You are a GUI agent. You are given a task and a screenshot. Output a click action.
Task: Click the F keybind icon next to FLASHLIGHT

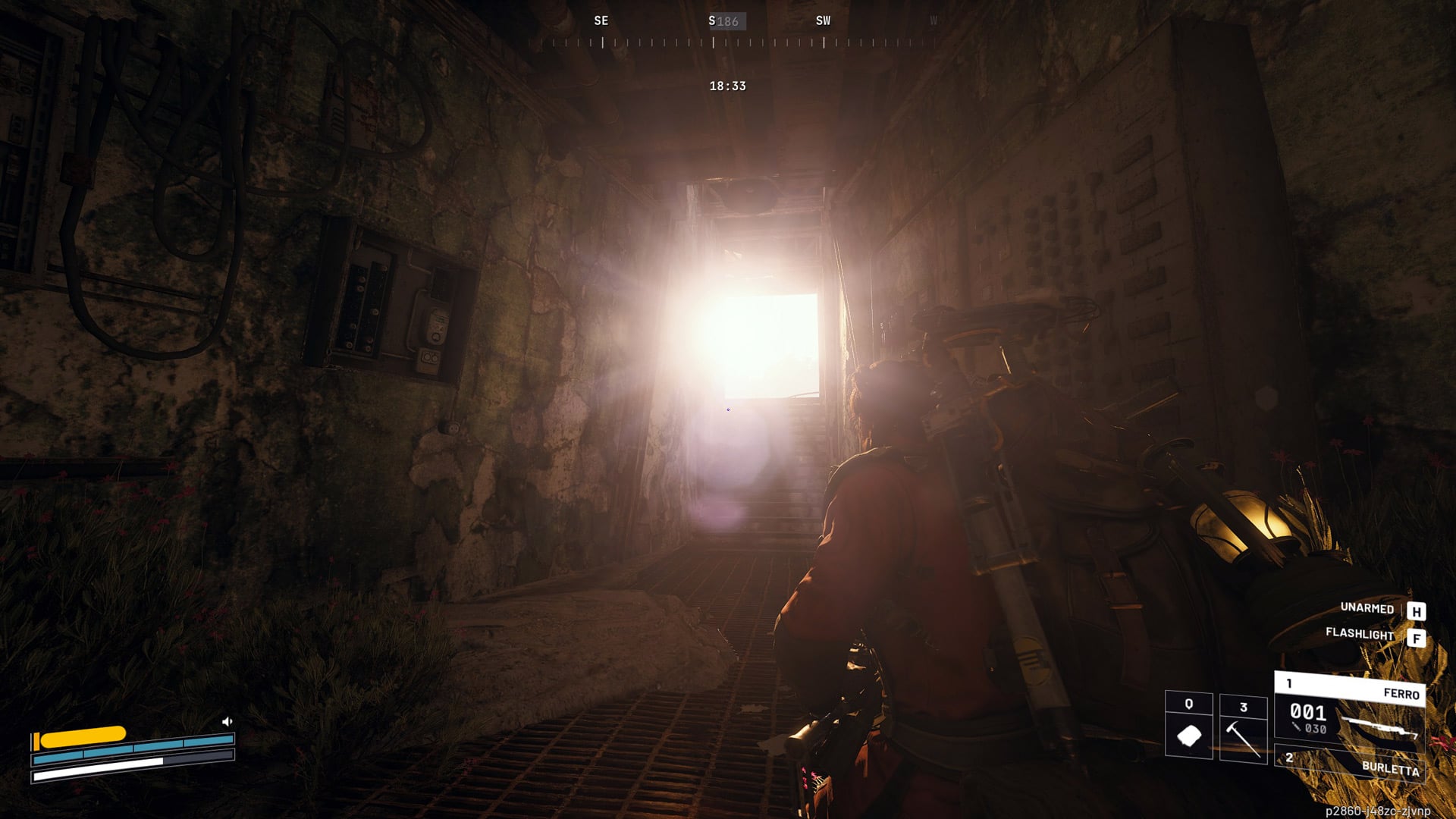1416,639
